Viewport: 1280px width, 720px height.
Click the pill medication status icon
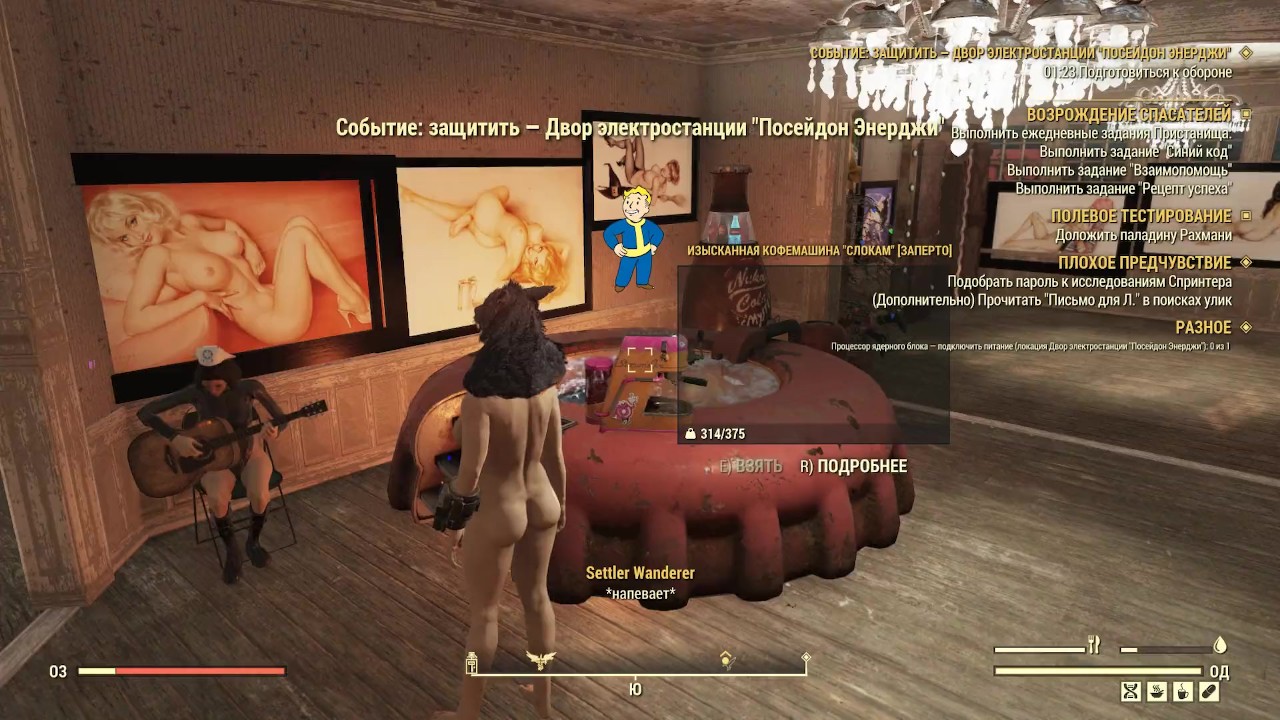(1209, 692)
